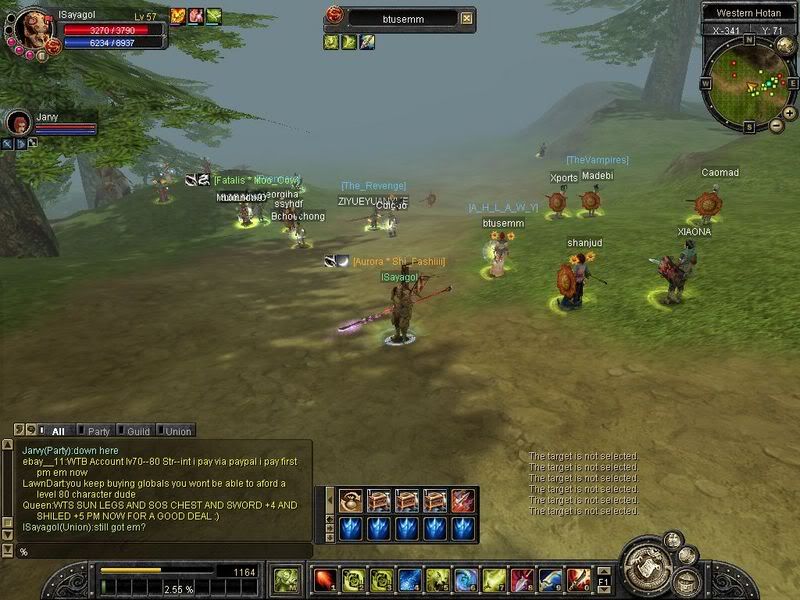Click ISayagol's character portrait

point(32,28)
